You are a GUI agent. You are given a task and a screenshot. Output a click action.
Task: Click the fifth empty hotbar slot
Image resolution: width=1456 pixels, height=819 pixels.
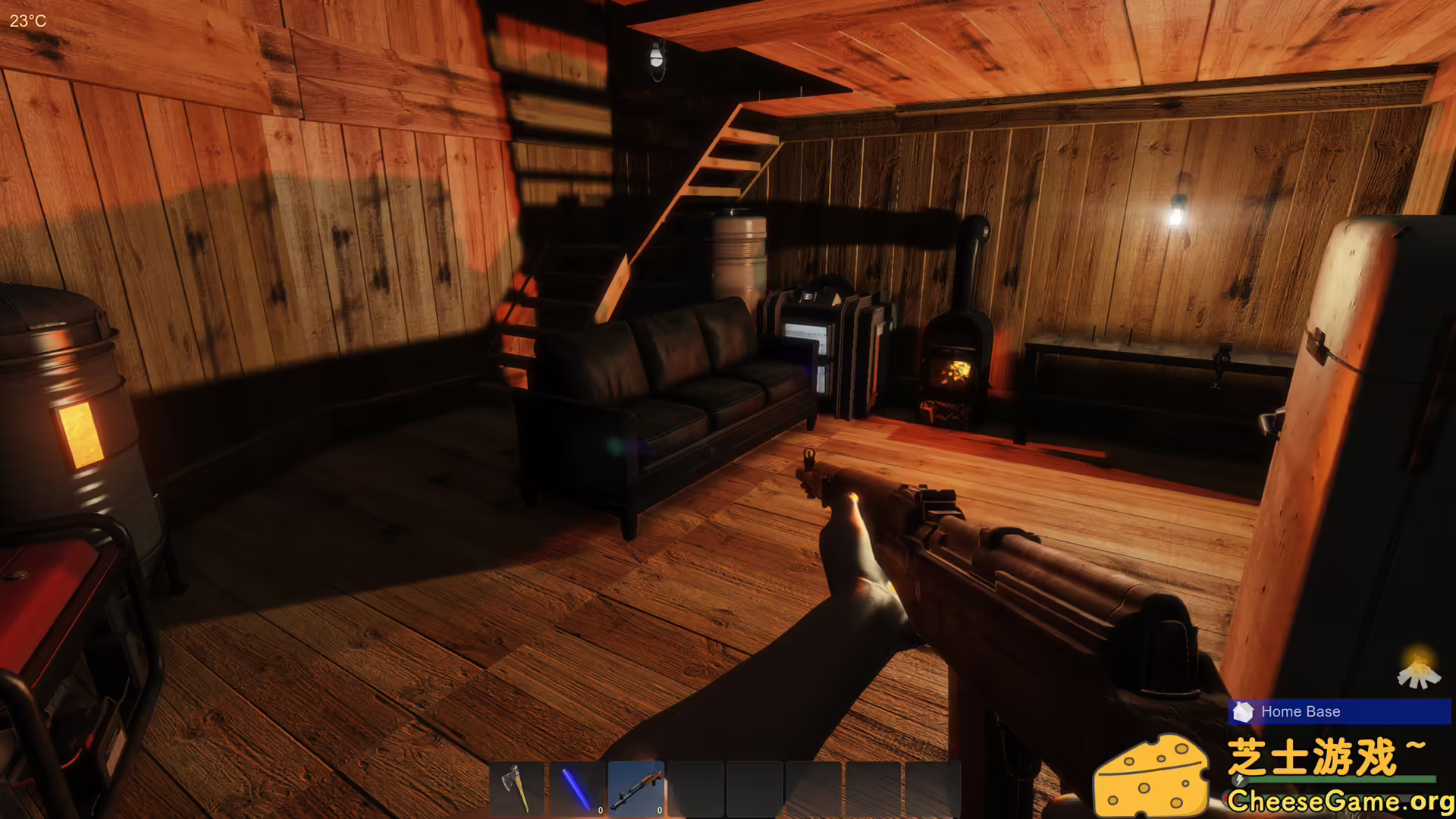[753, 789]
